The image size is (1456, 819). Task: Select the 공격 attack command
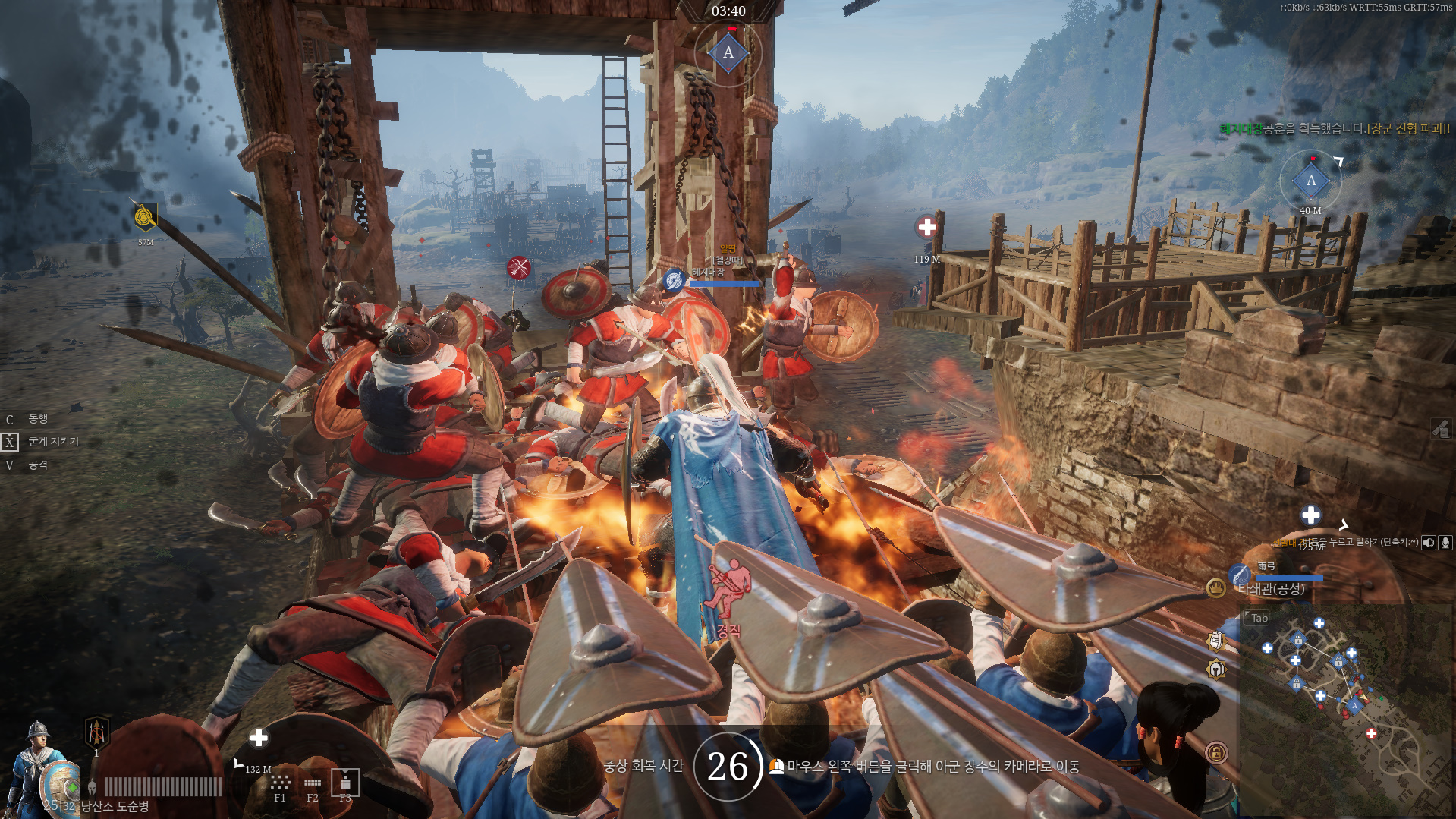pyautogui.click(x=38, y=465)
